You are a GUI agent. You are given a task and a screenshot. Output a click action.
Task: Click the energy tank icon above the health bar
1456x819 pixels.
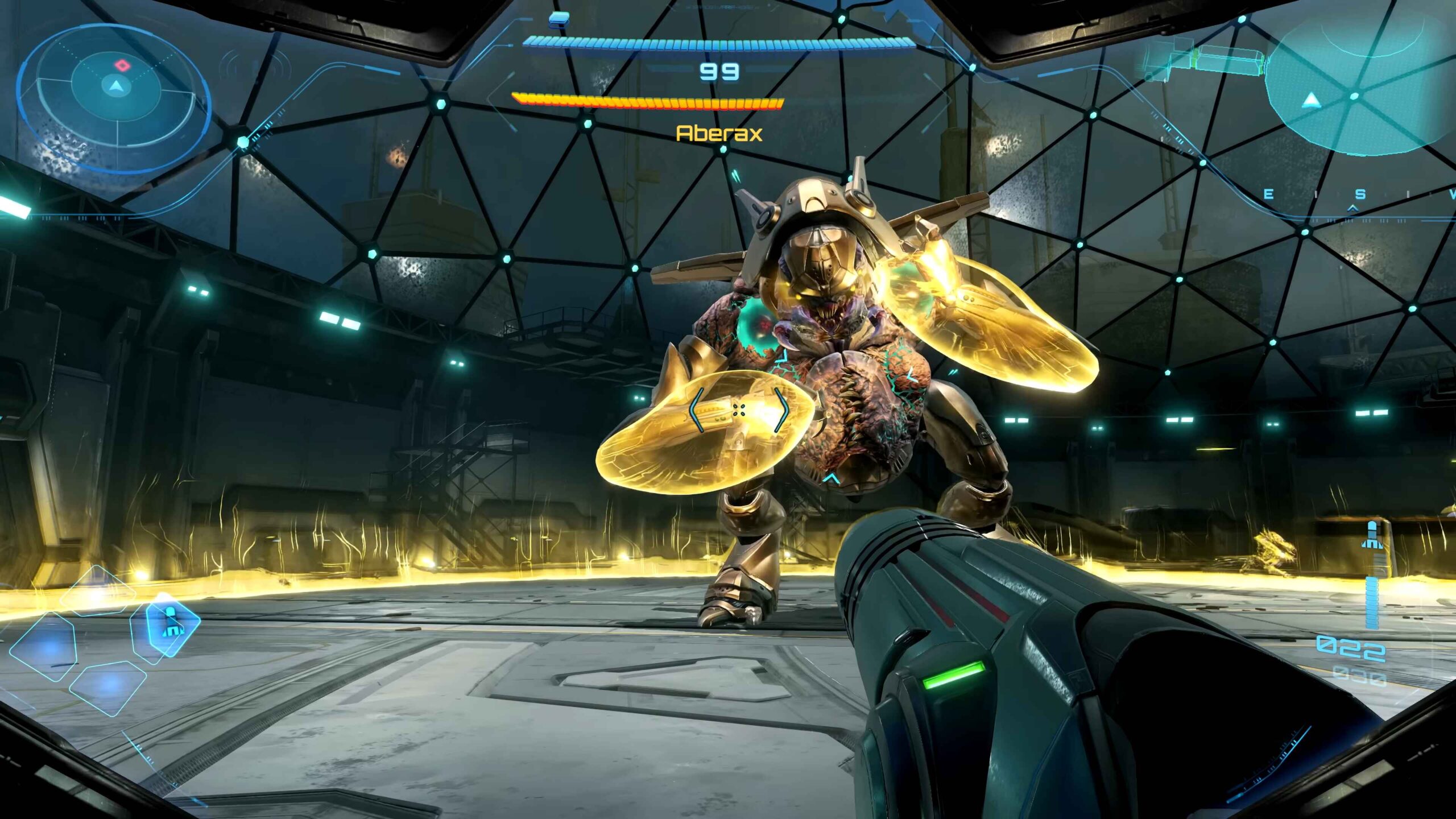(560, 19)
